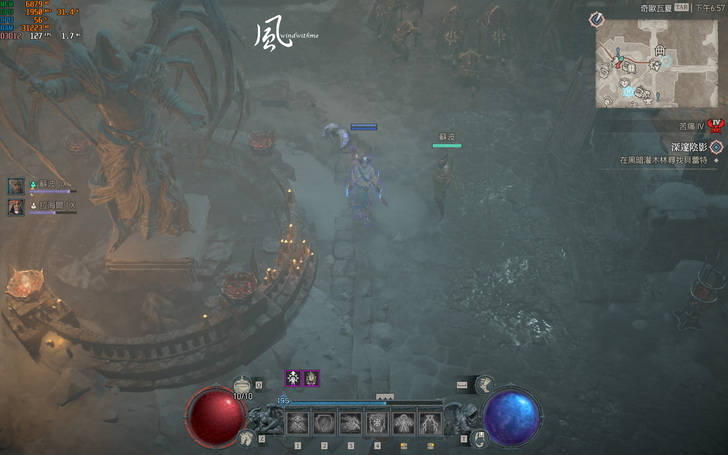Select party member 拉海爾 portrait
This screenshot has height=455, width=728.
[x=16, y=207]
